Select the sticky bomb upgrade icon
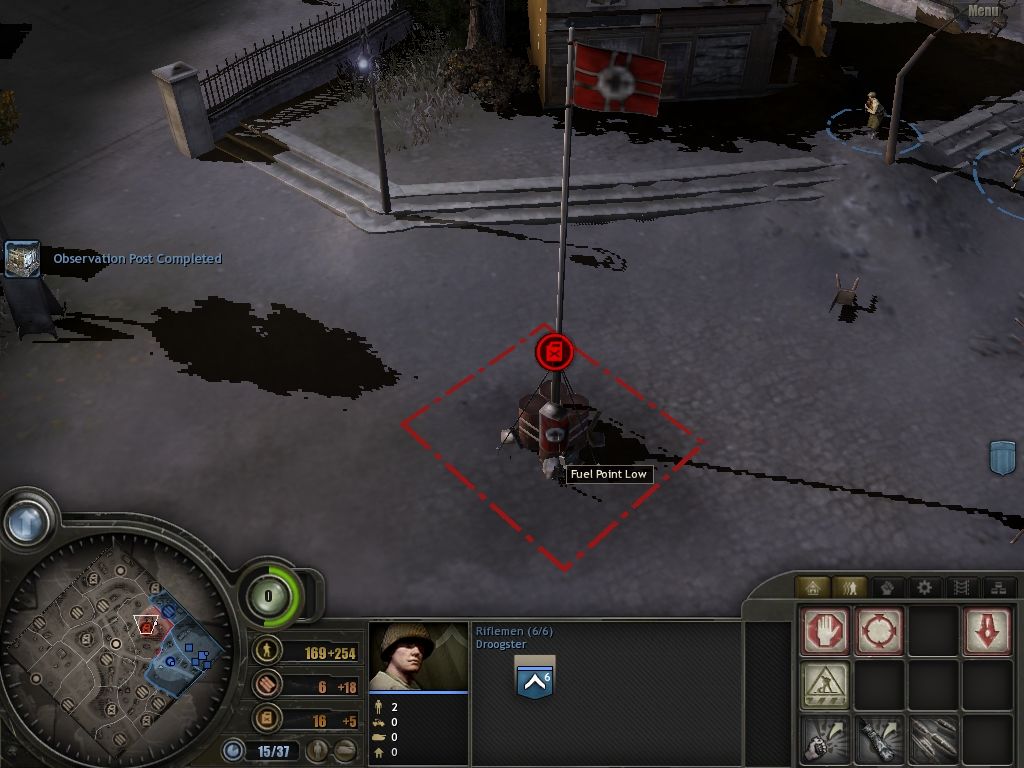 [x=879, y=739]
